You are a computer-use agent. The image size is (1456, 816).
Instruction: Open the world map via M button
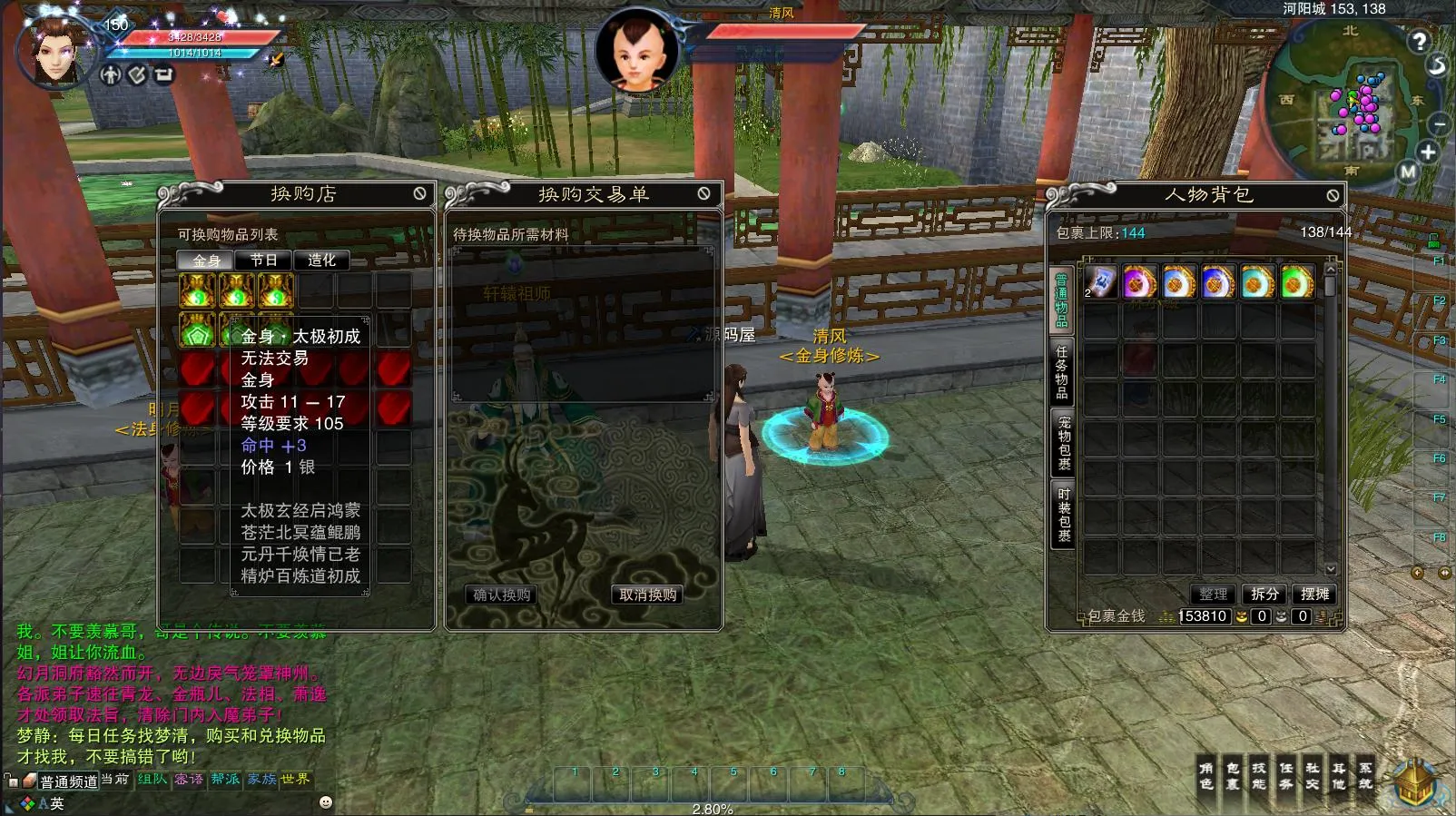click(1408, 171)
